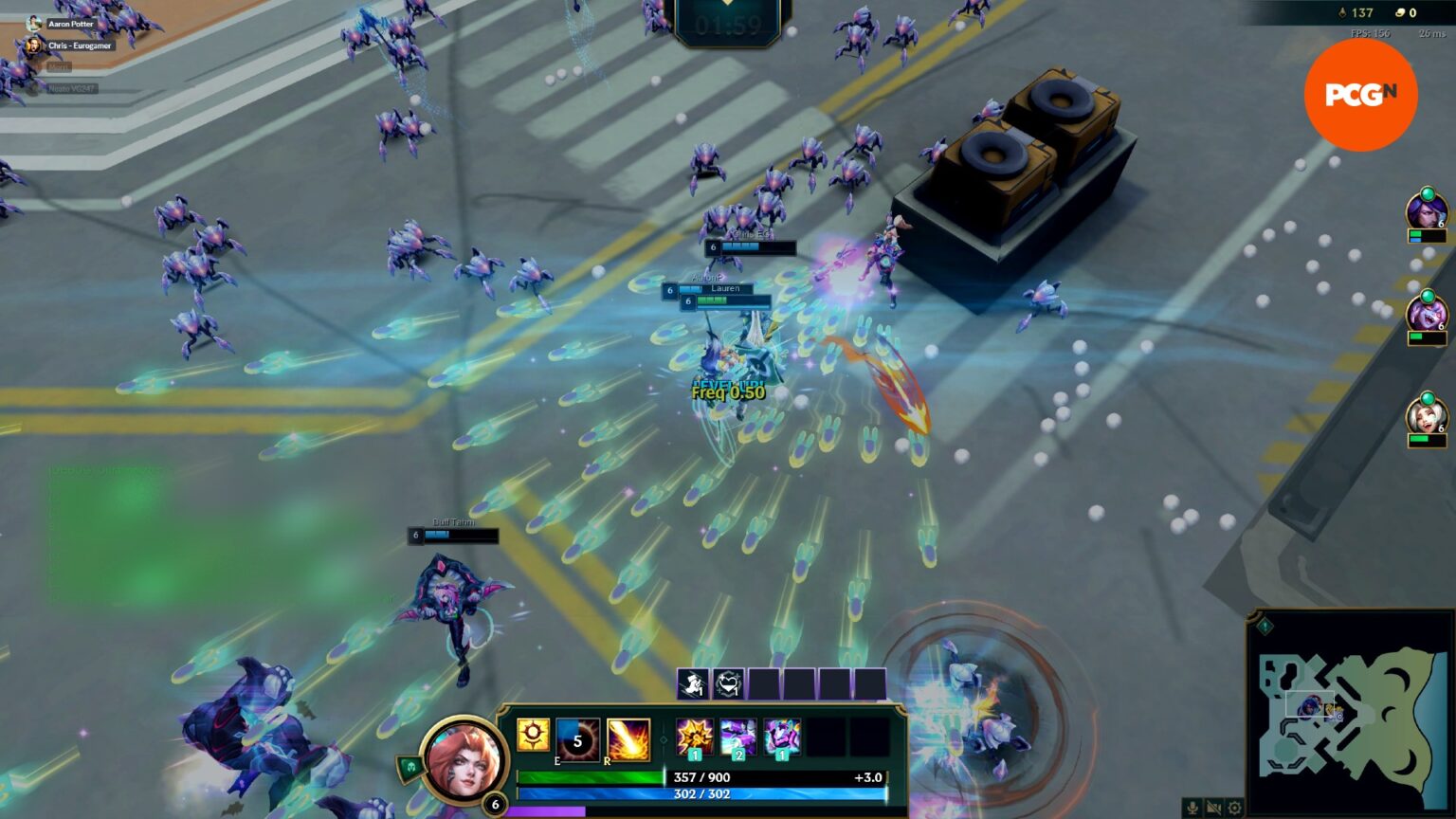Cast the R ultimate flame ability
The height and width of the screenshot is (819, 1456).
(628, 739)
